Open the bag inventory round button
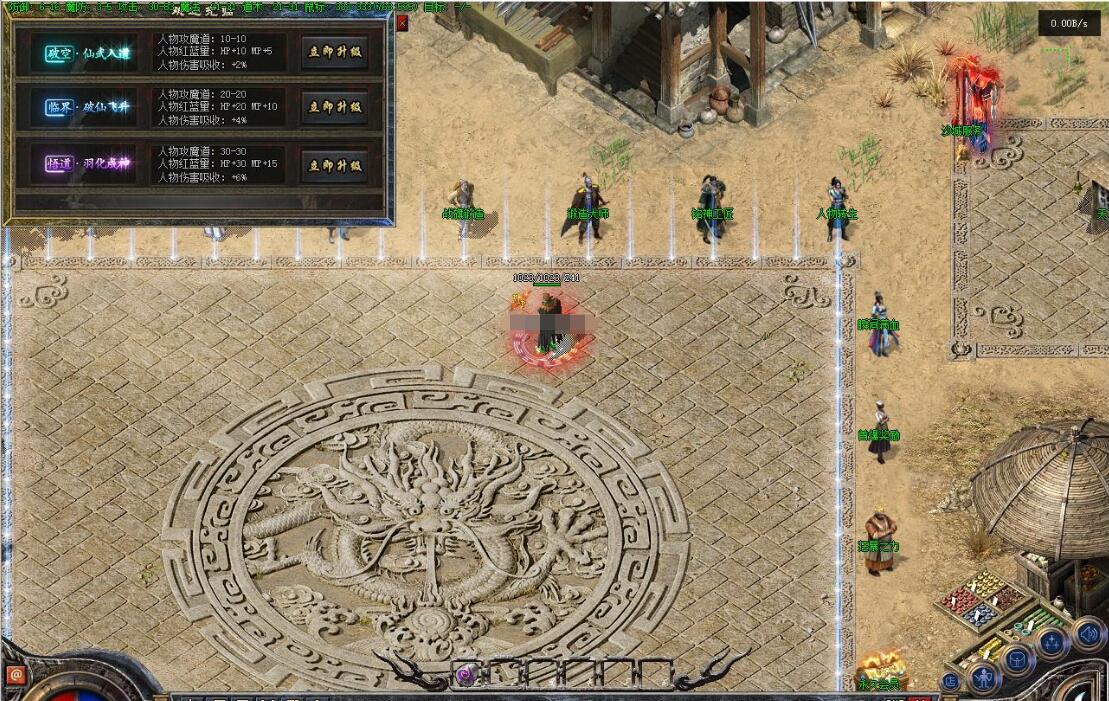Viewport: 1109px width, 701px height. point(1016,660)
